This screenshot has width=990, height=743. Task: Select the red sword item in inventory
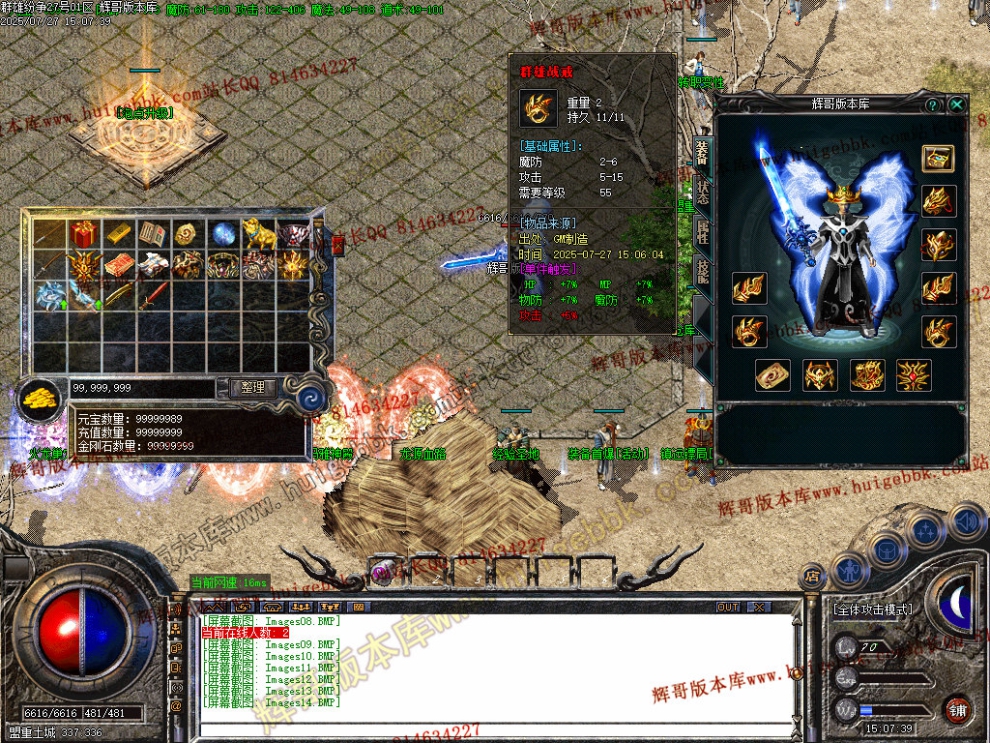click(152, 295)
